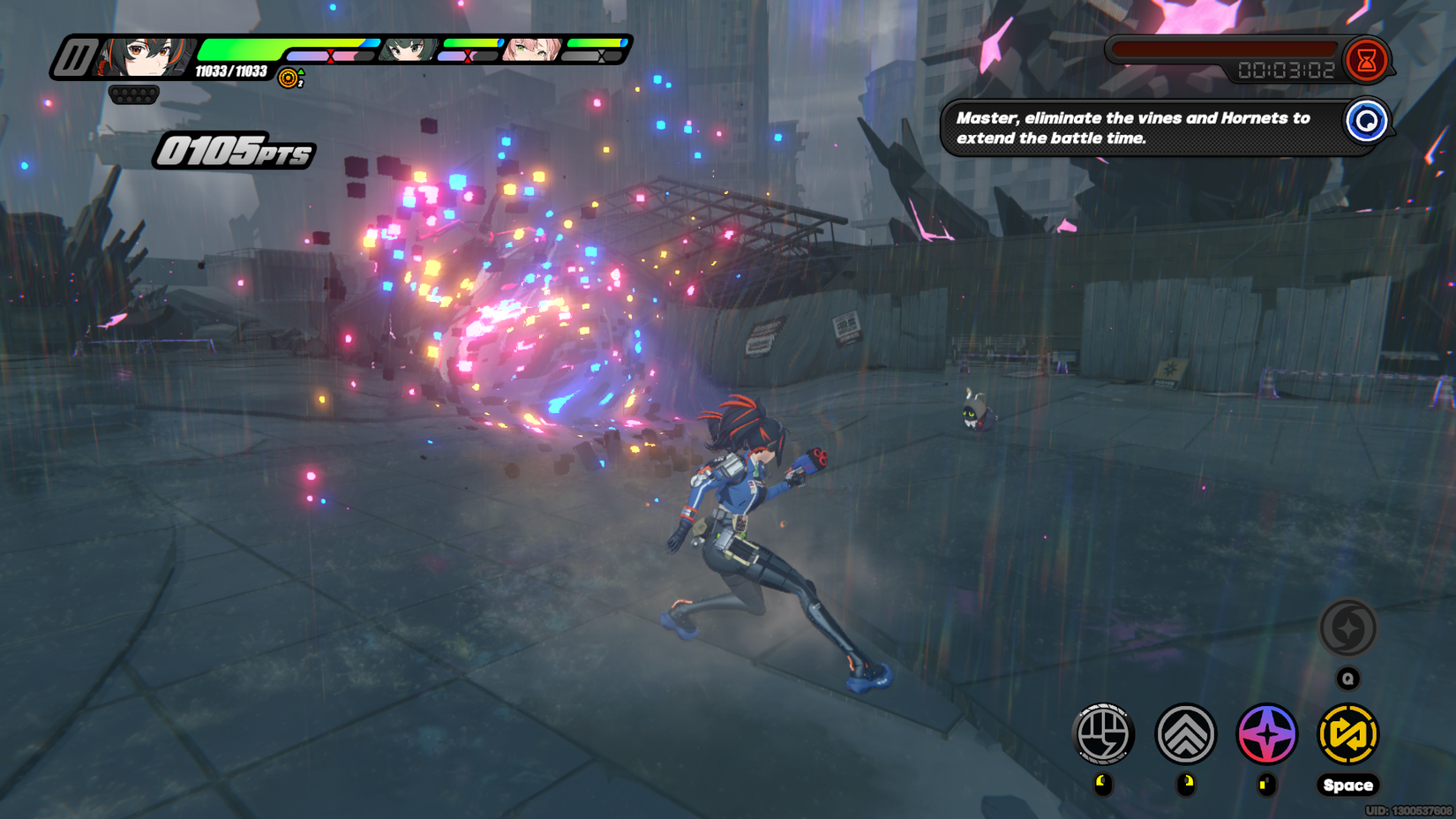This screenshot has width=1456, height=819.
Task: Activate the purple Special Attack icon
Action: pyautogui.click(x=1267, y=734)
